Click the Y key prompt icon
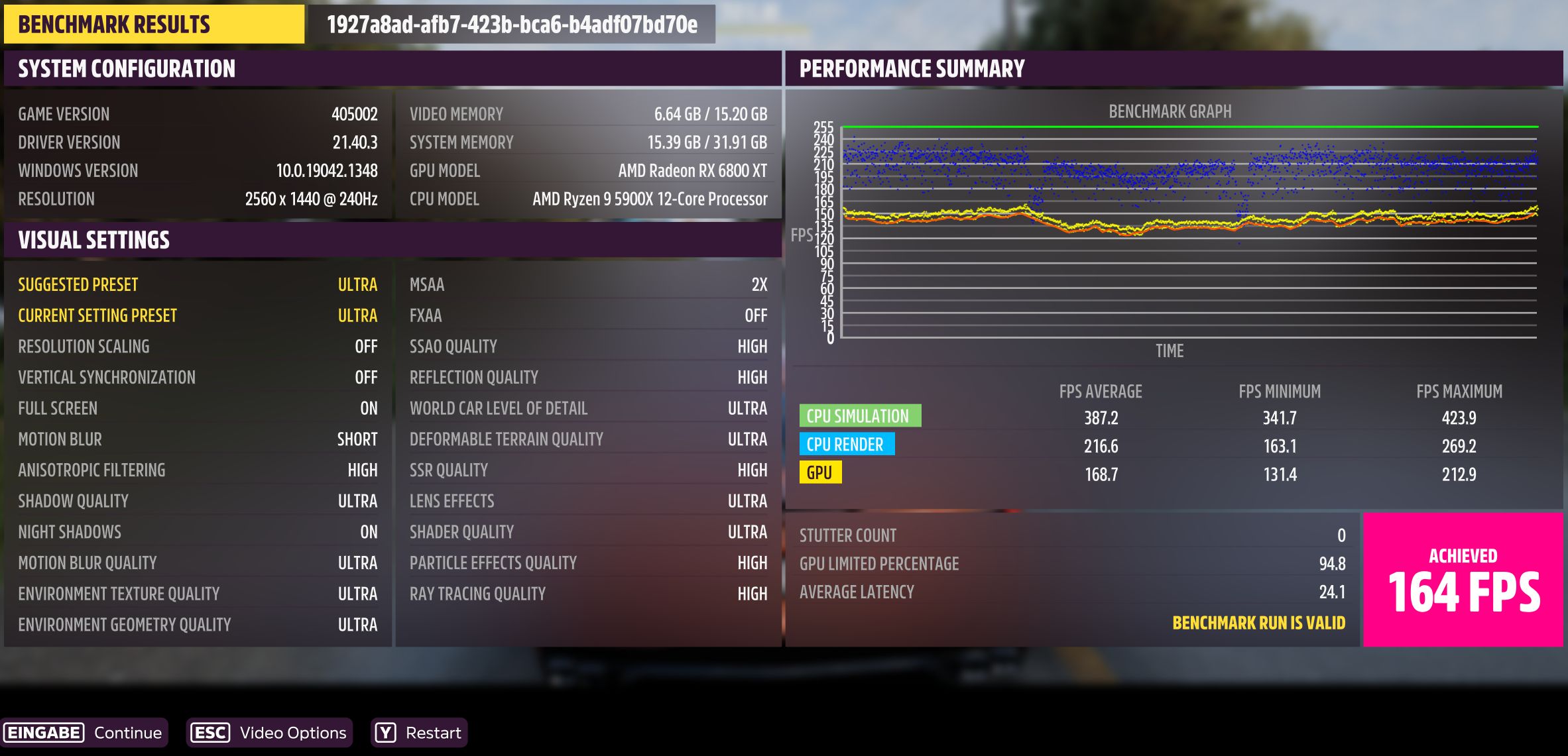Image resolution: width=1568 pixels, height=756 pixels. click(387, 733)
